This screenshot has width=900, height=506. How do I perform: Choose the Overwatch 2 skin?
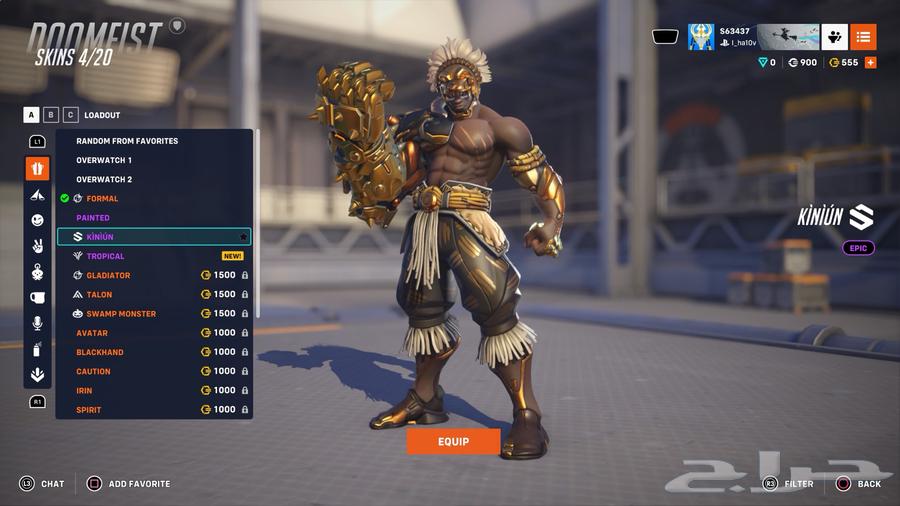click(104, 180)
